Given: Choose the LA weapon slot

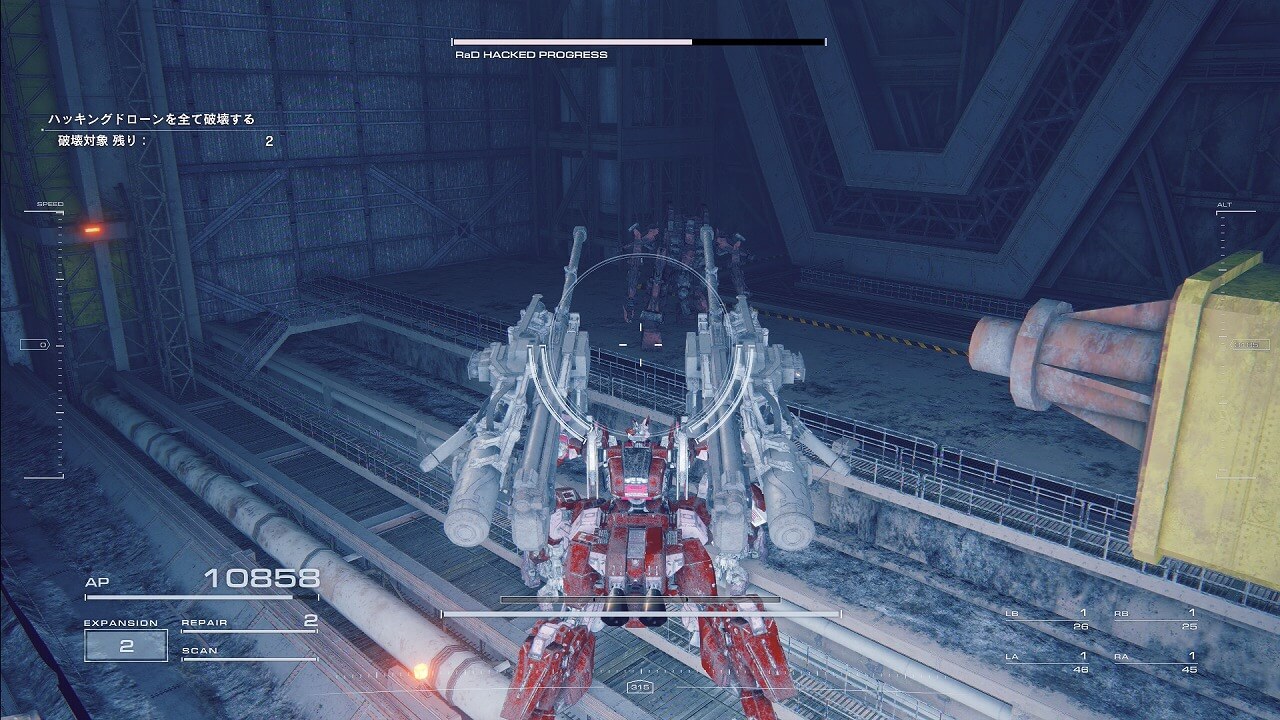Looking at the screenshot, I should (1046, 662).
